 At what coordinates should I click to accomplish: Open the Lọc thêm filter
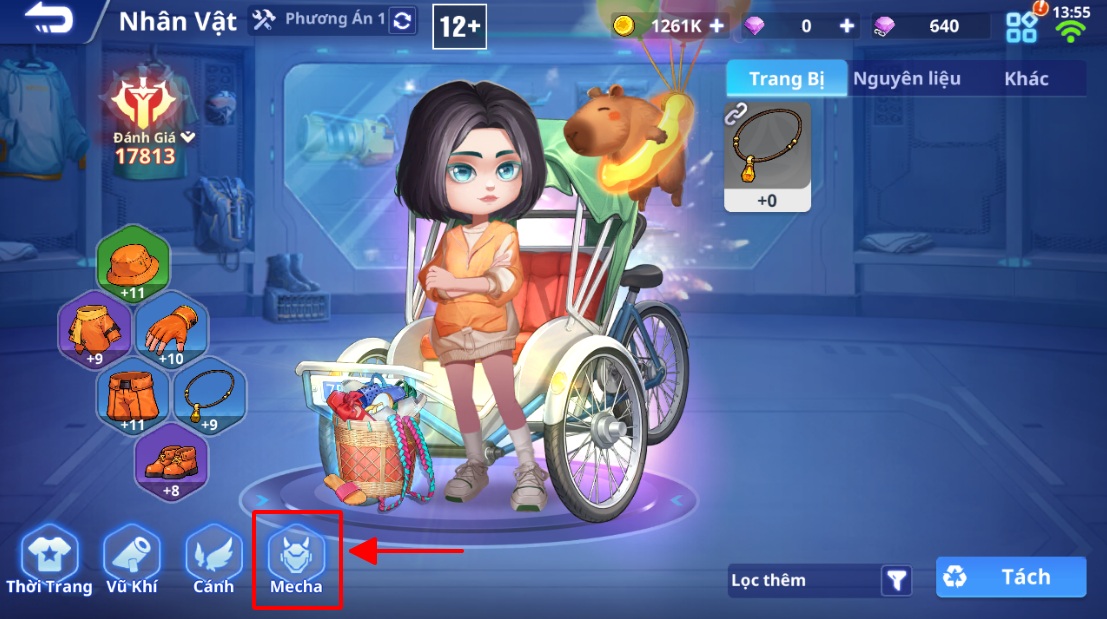tap(820, 580)
